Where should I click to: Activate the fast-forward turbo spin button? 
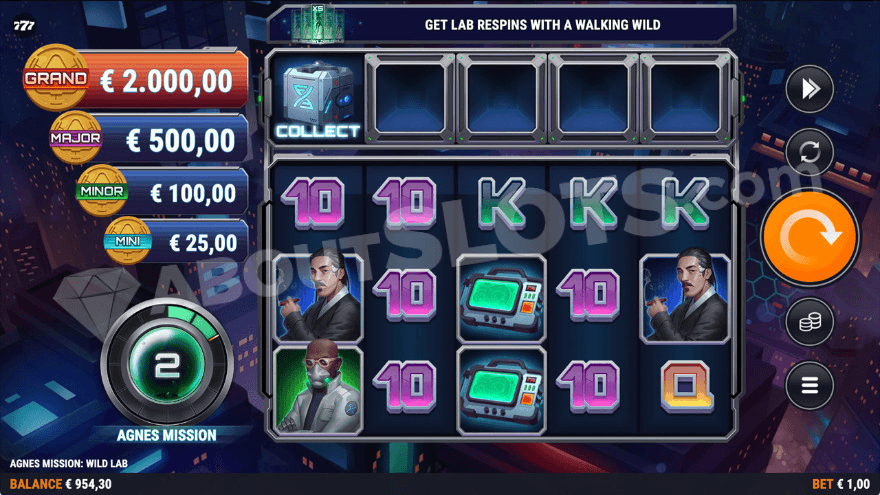pyautogui.click(x=809, y=90)
